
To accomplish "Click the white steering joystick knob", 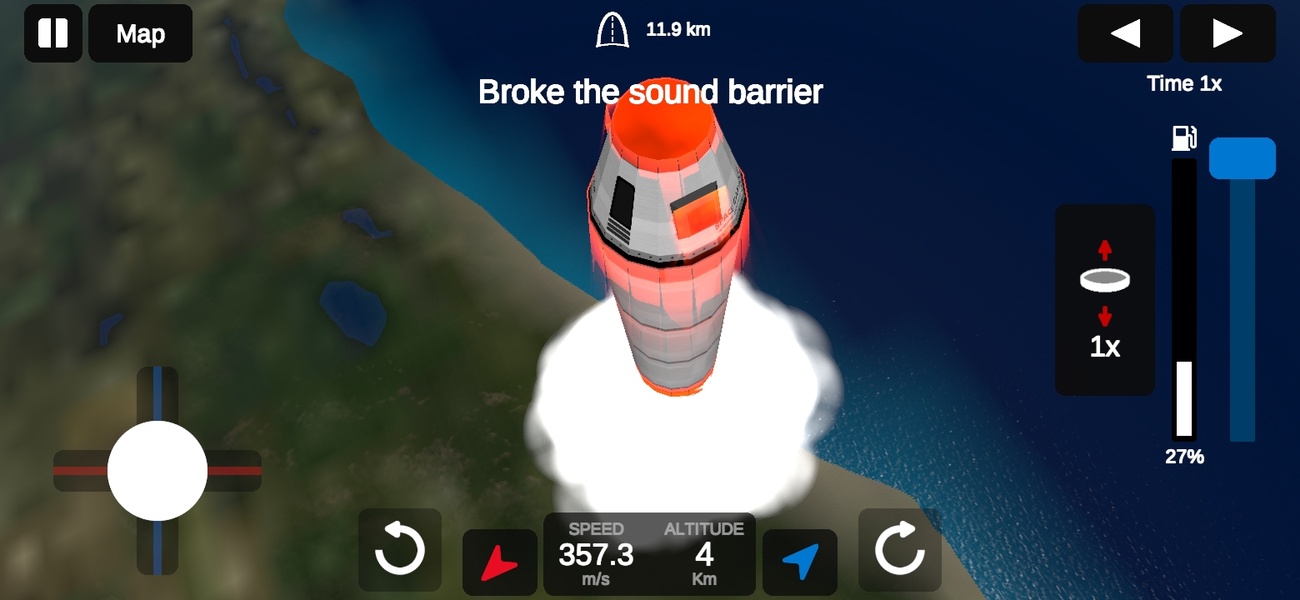I will (x=157, y=470).
